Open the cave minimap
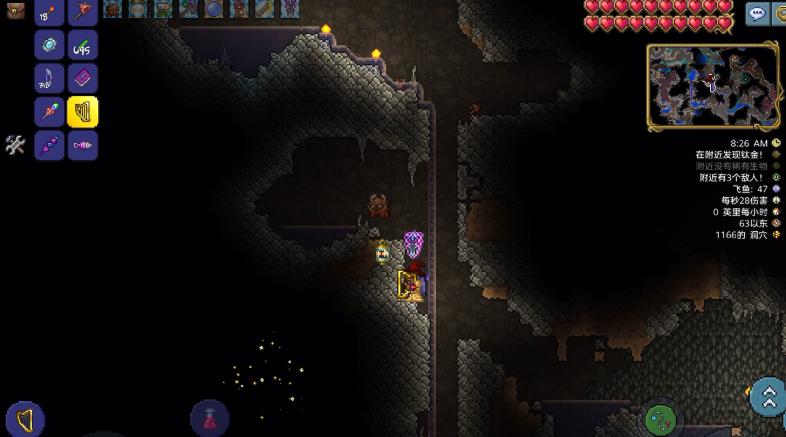 click(712, 86)
